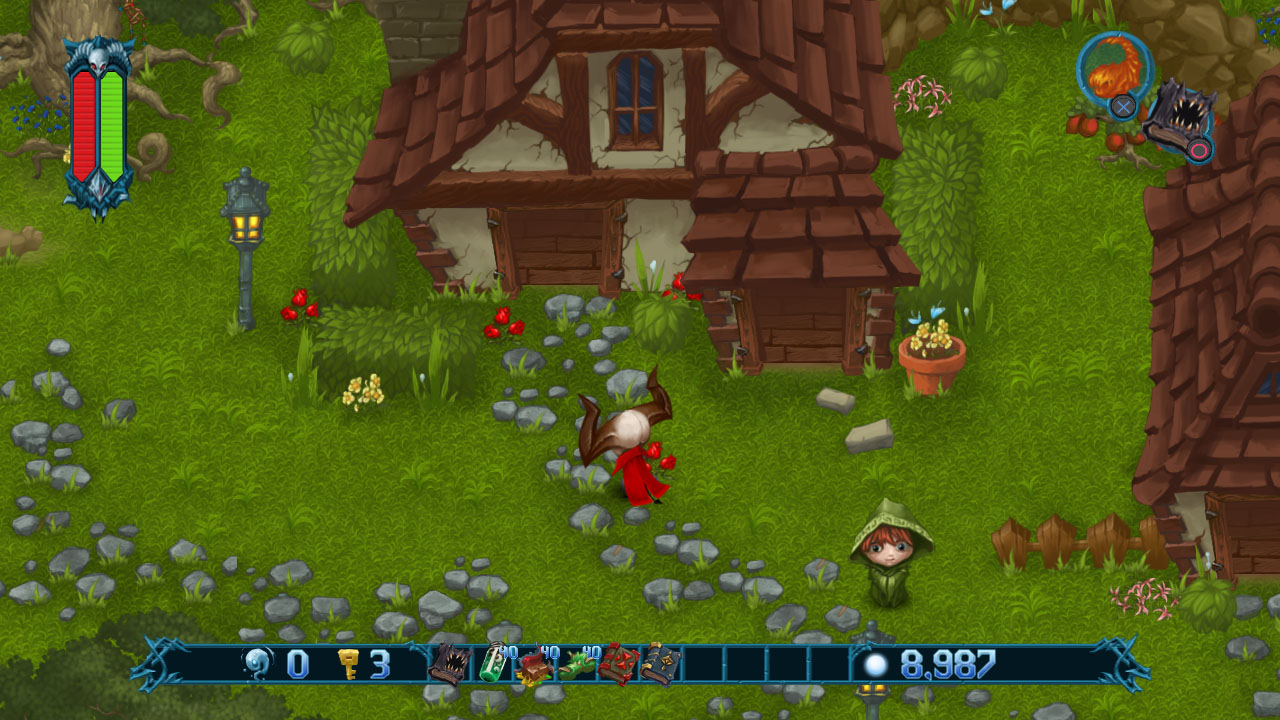
Task: Click the spirit orb icon showing zero
Action: point(258,662)
